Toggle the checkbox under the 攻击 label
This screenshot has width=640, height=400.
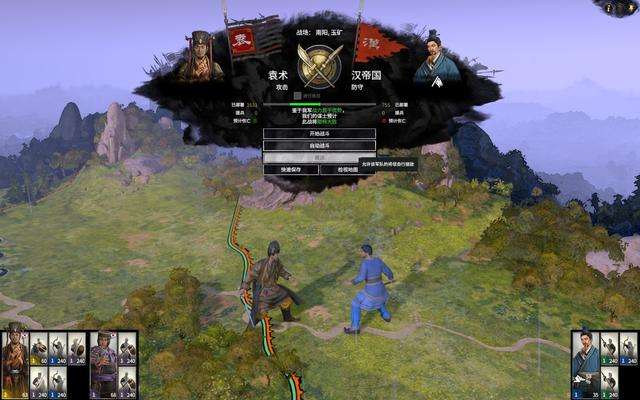point(296,95)
